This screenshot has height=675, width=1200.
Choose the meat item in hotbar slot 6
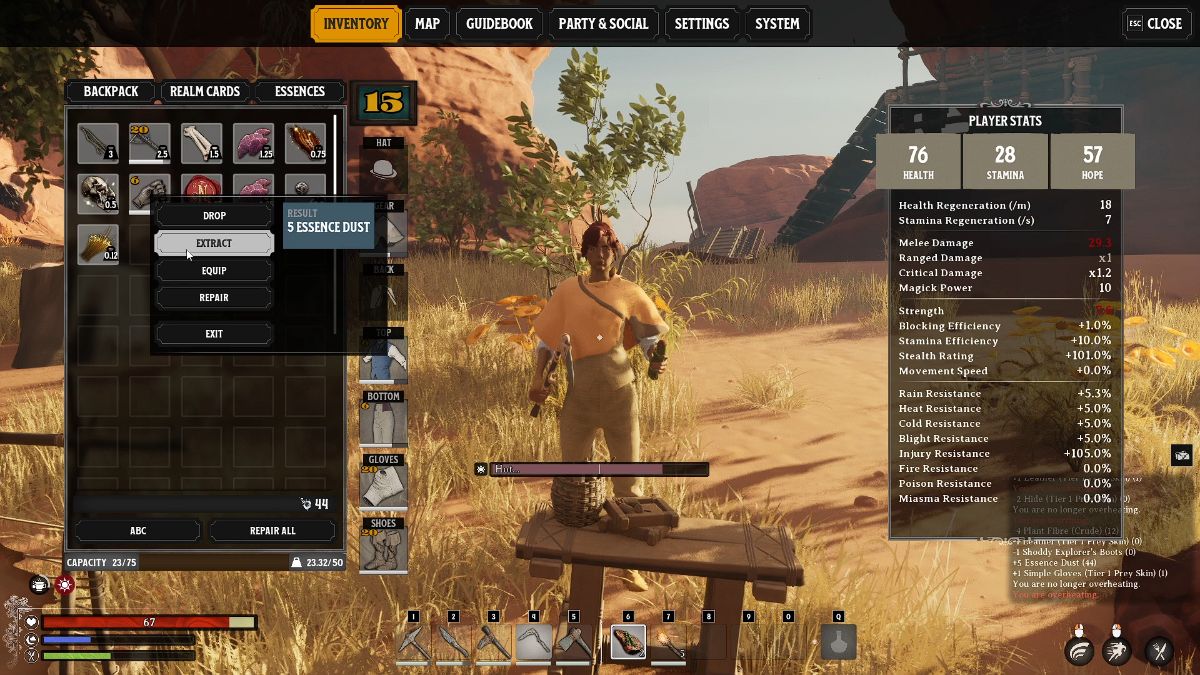click(628, 642)
